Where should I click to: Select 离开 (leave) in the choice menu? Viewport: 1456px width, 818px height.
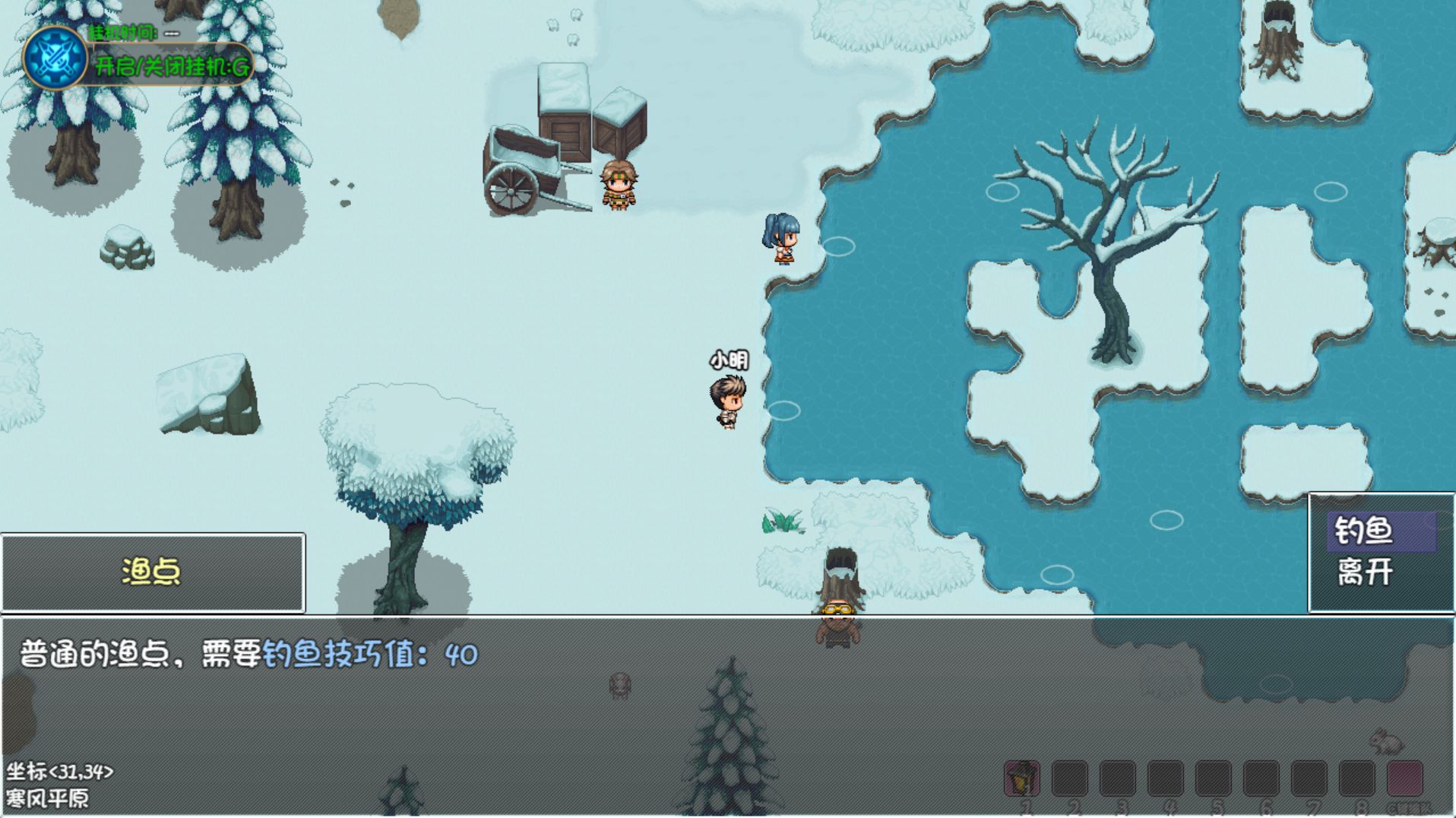pyautogui.click(x=1365, y=572)
